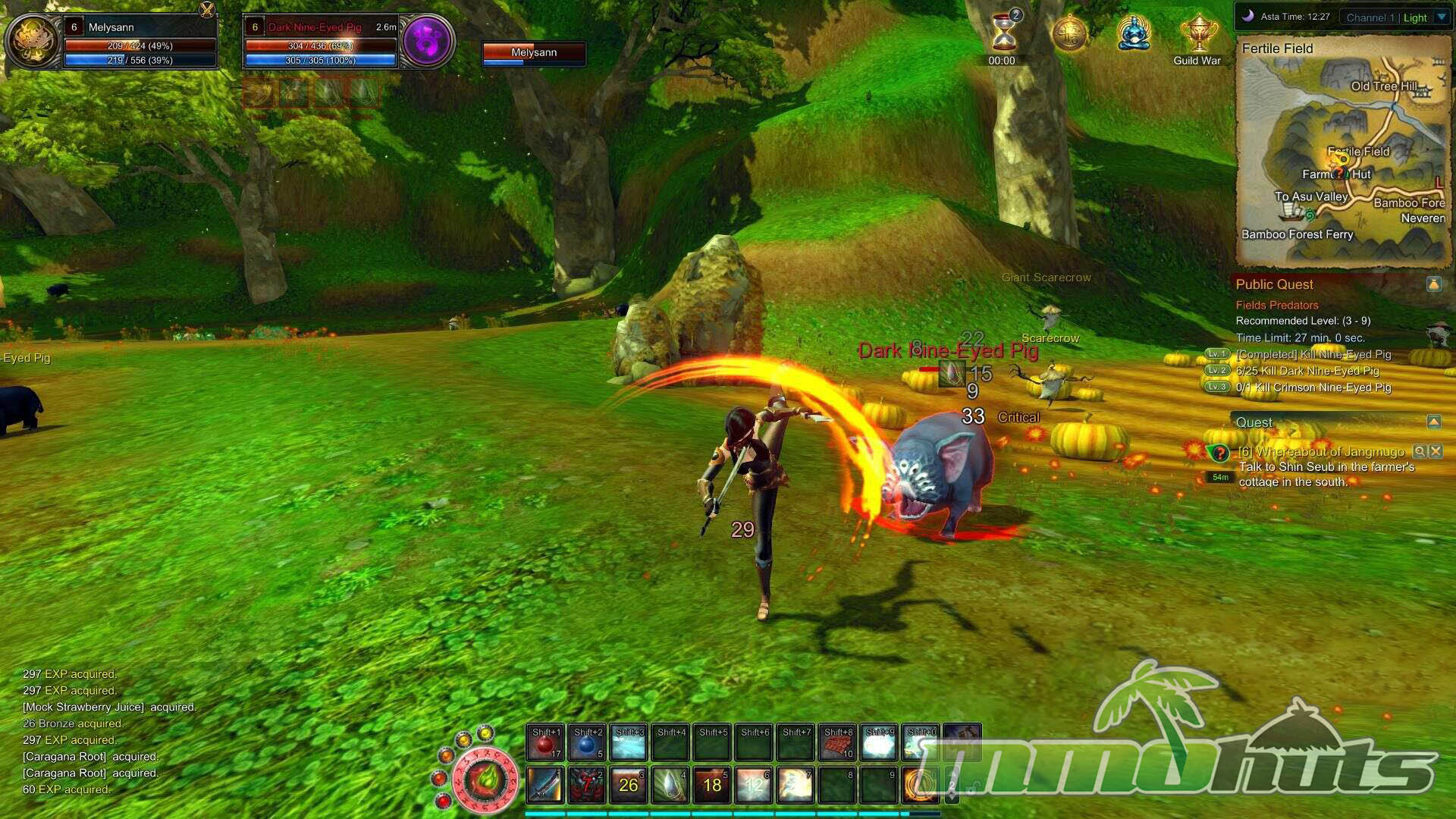This screenshot has width=1456, height=819.
Task: Select Melysann's player portrait
Action: coord(33,42)
